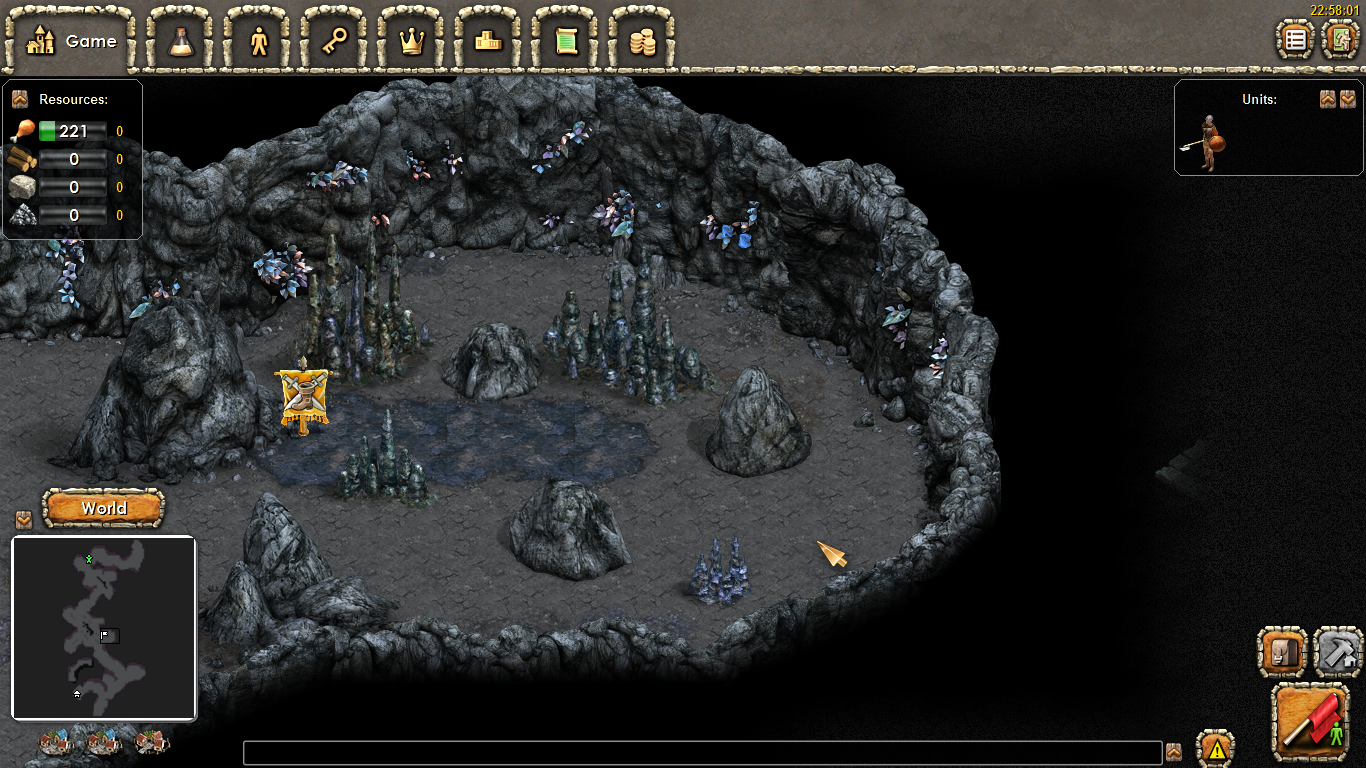Switch to the crown tab
Image resolution: width=1366 pixels, height=768 pixels.
412,41
